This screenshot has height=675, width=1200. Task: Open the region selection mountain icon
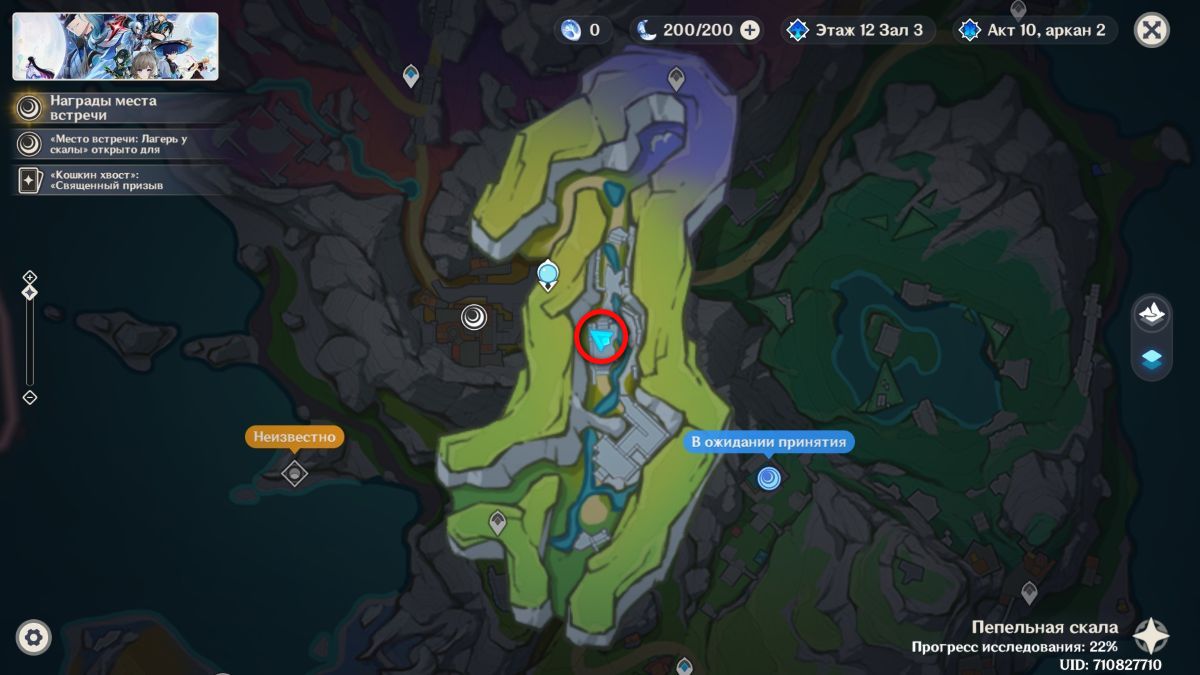[1151, 314]
